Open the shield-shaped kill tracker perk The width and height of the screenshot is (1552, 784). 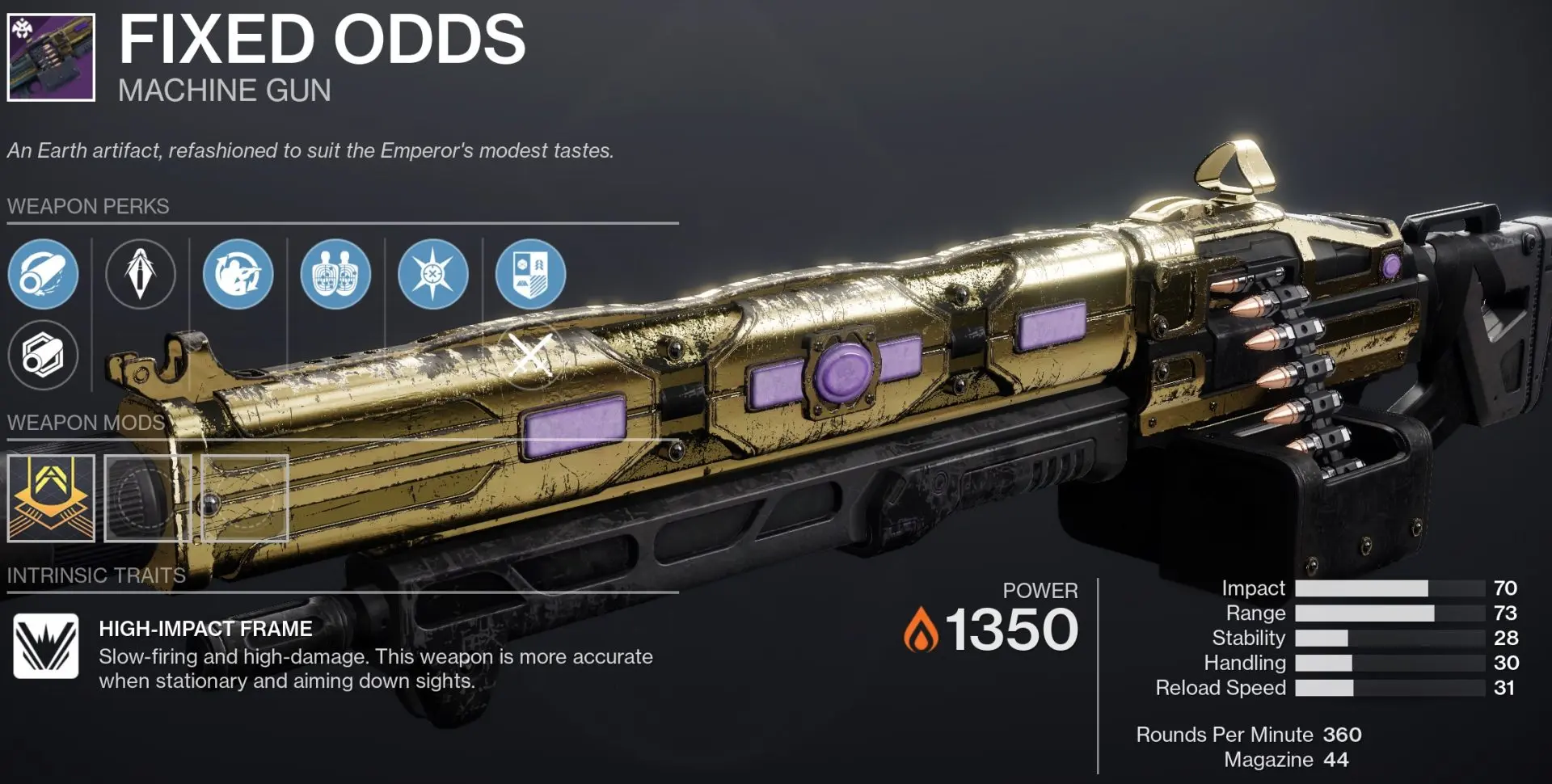[529, 274]
